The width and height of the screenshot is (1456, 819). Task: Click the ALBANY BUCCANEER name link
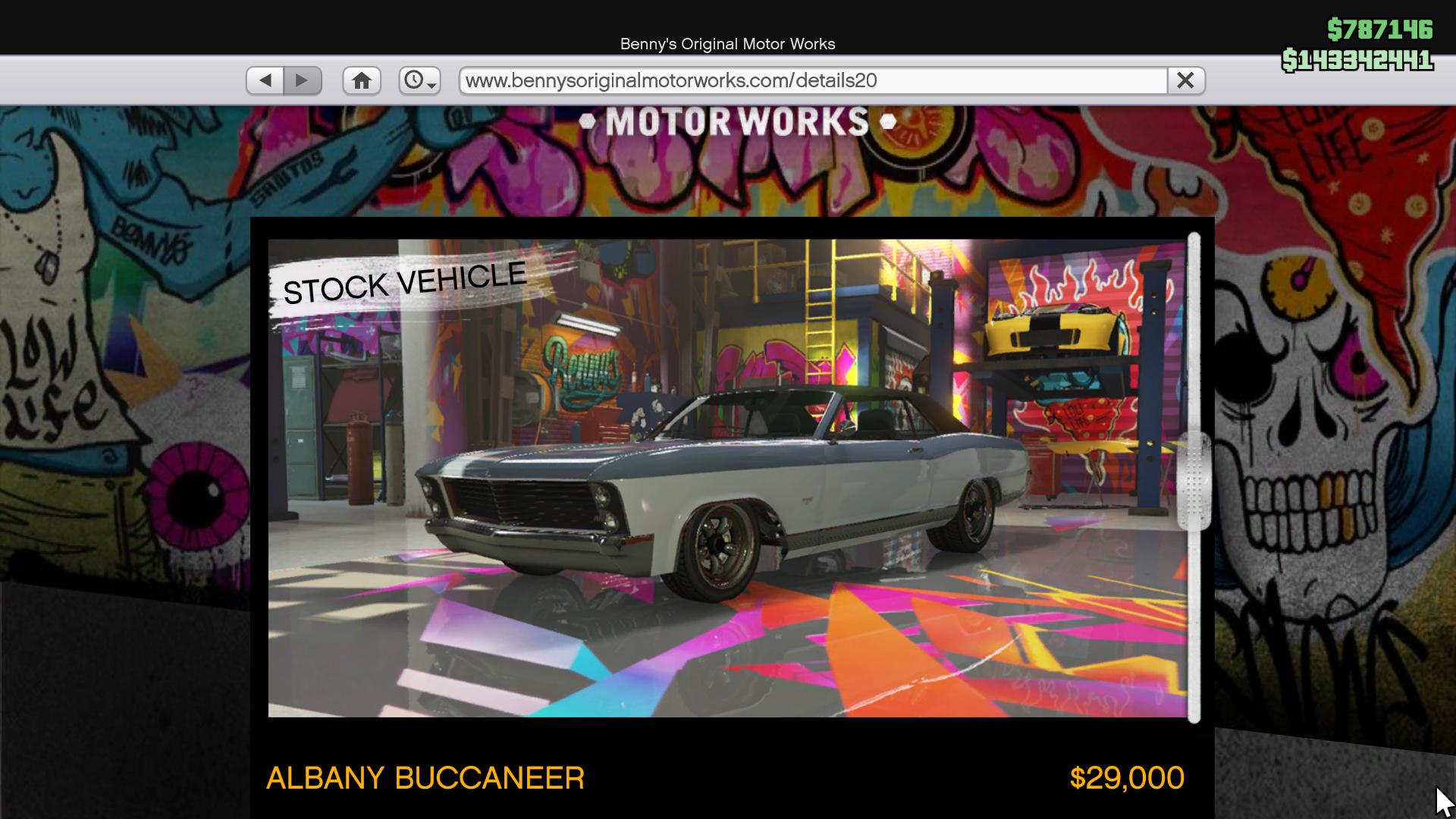(x=425, y=778)
